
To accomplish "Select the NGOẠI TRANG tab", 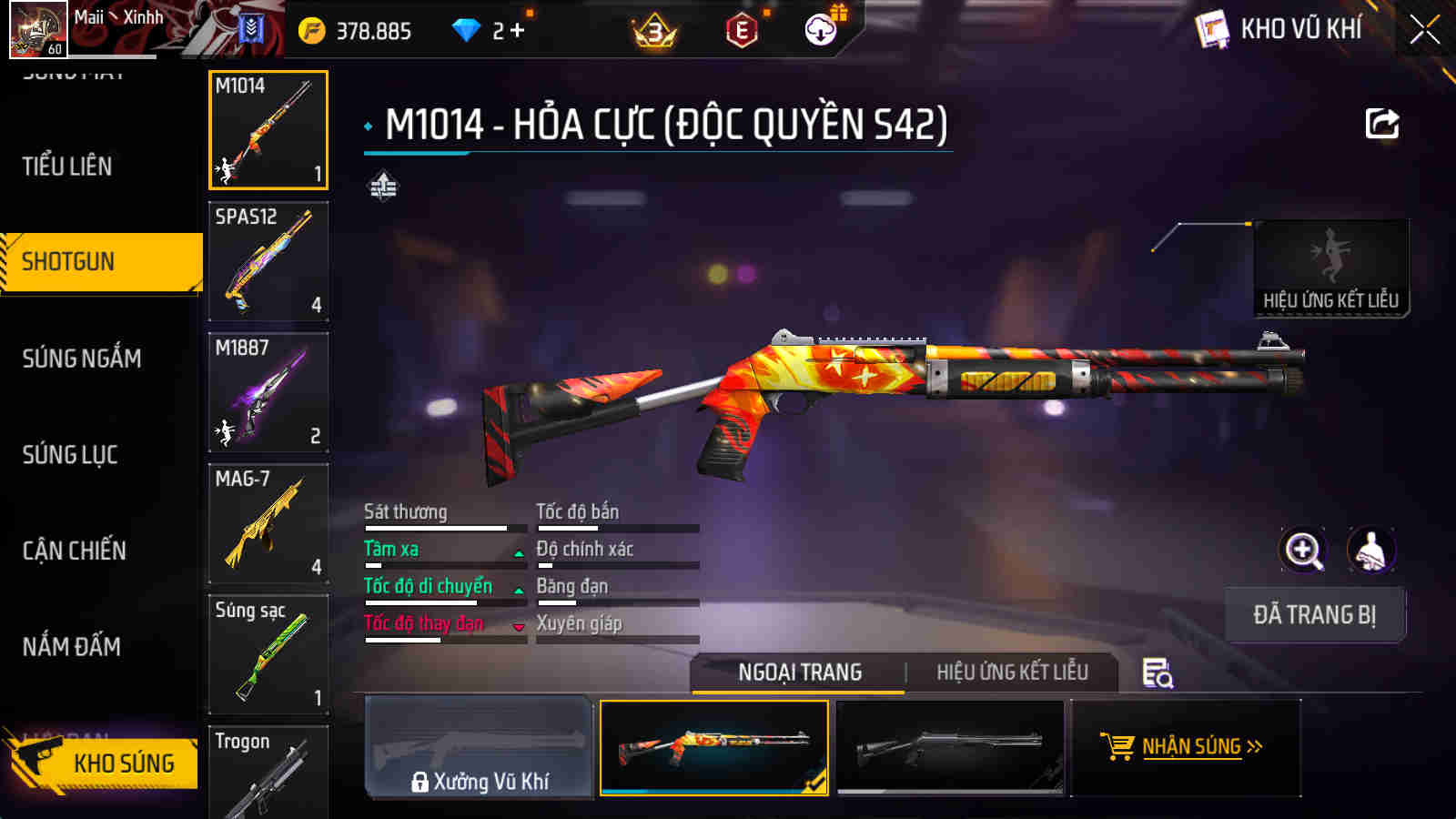I will [x=797, y=673].
